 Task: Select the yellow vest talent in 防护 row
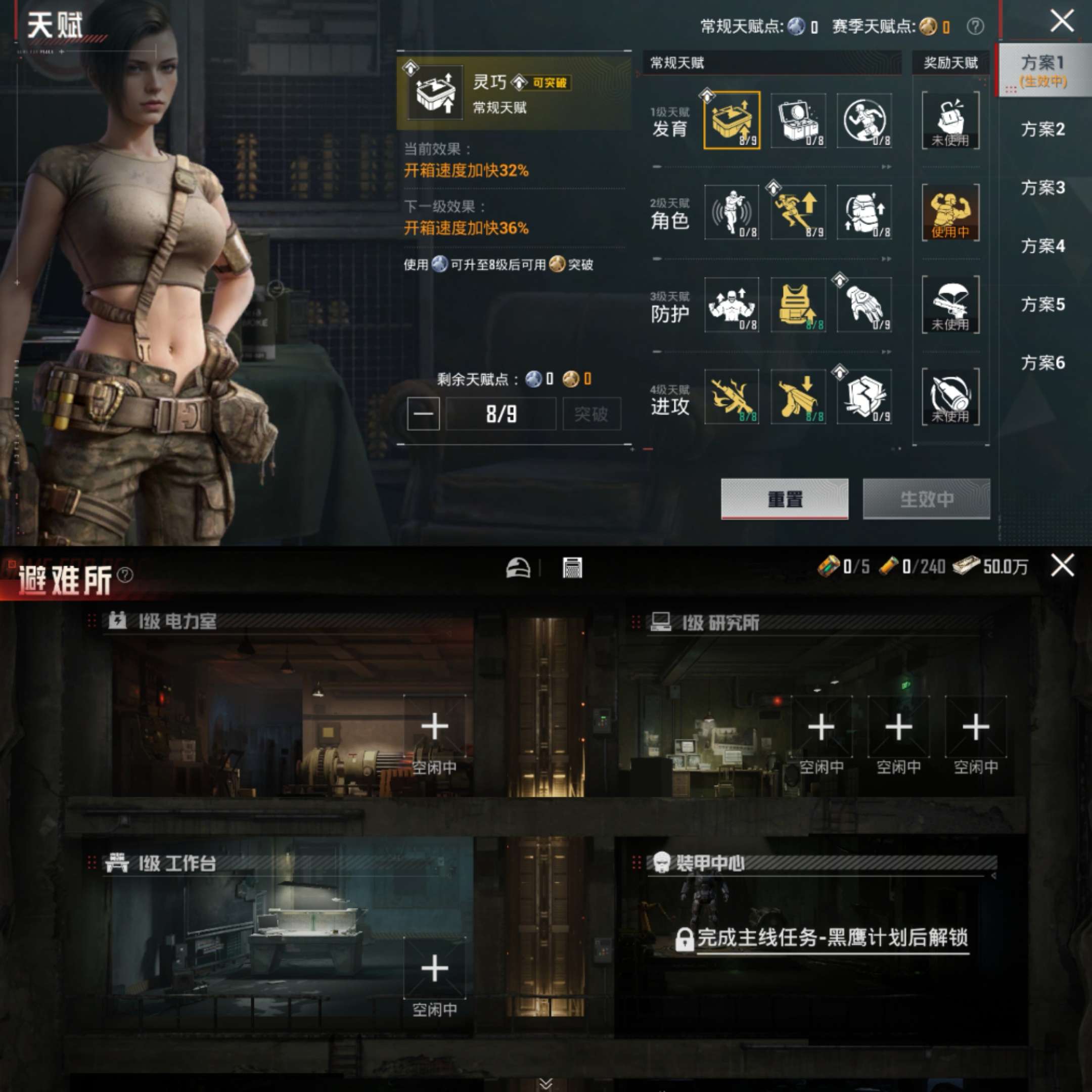(798, 306)
